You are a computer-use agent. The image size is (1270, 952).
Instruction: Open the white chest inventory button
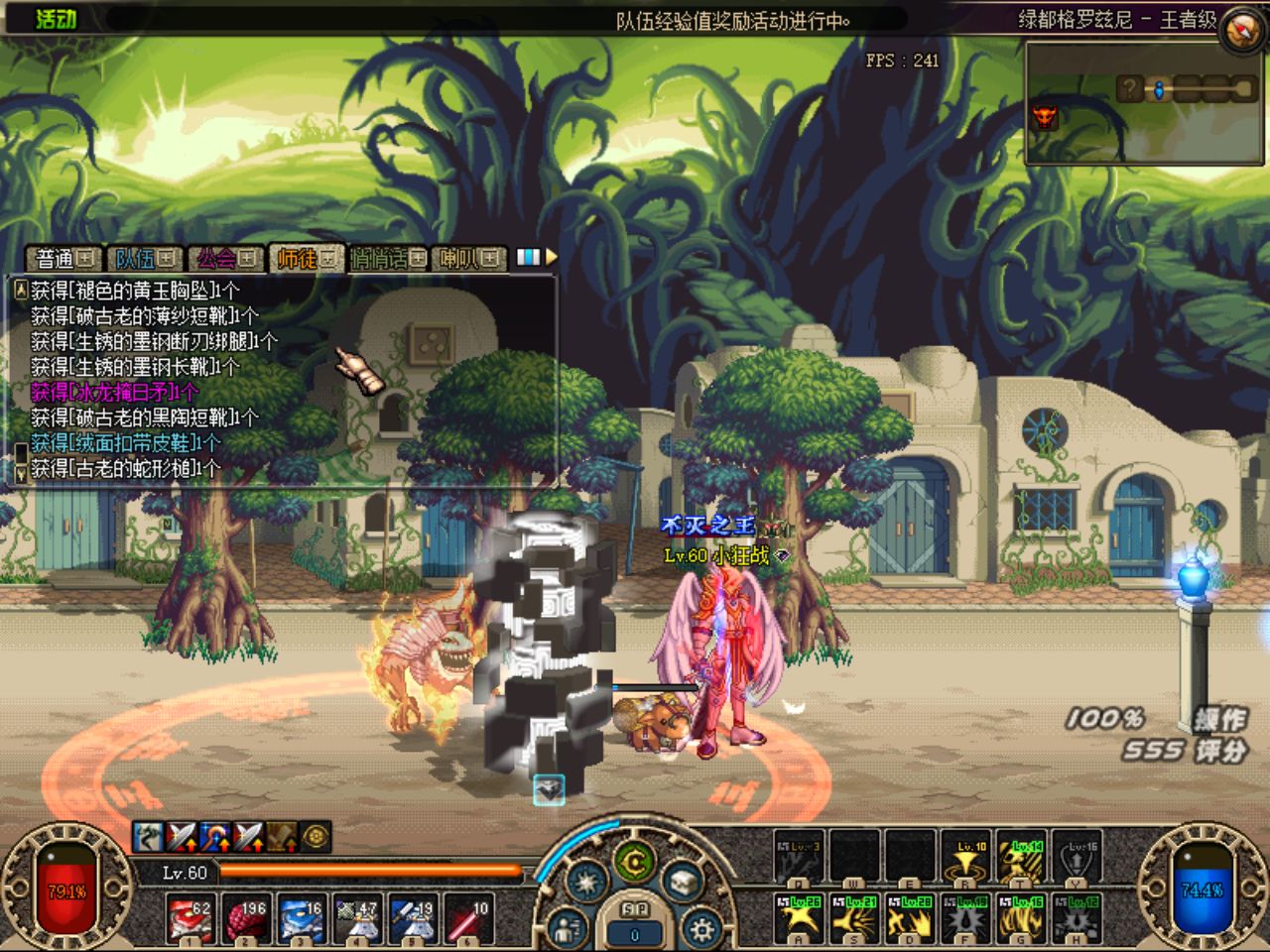coord(682,879)
